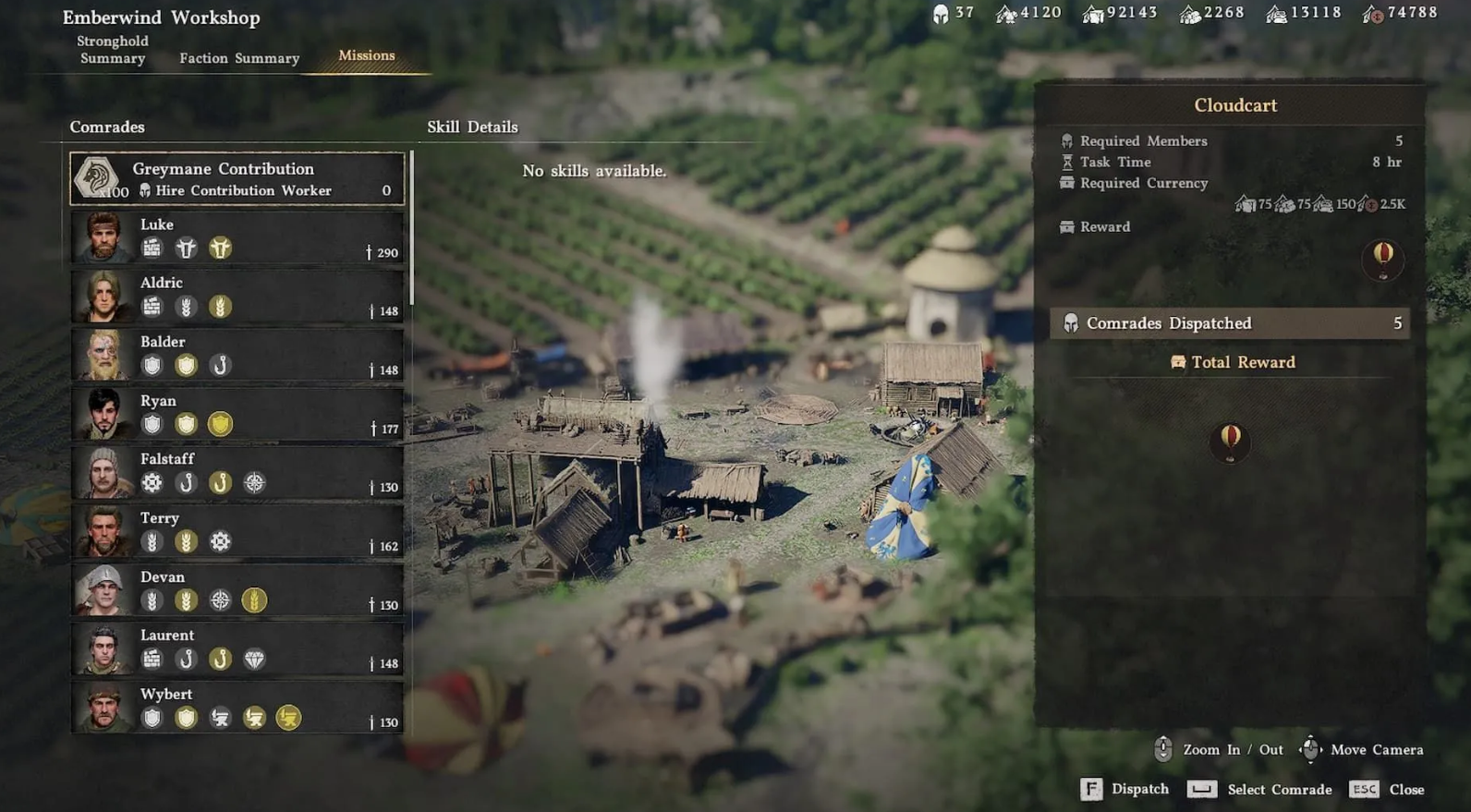Choose Greymane Contribution worker row
Viewport: 1471px width, 812px height.
point(237,178)
